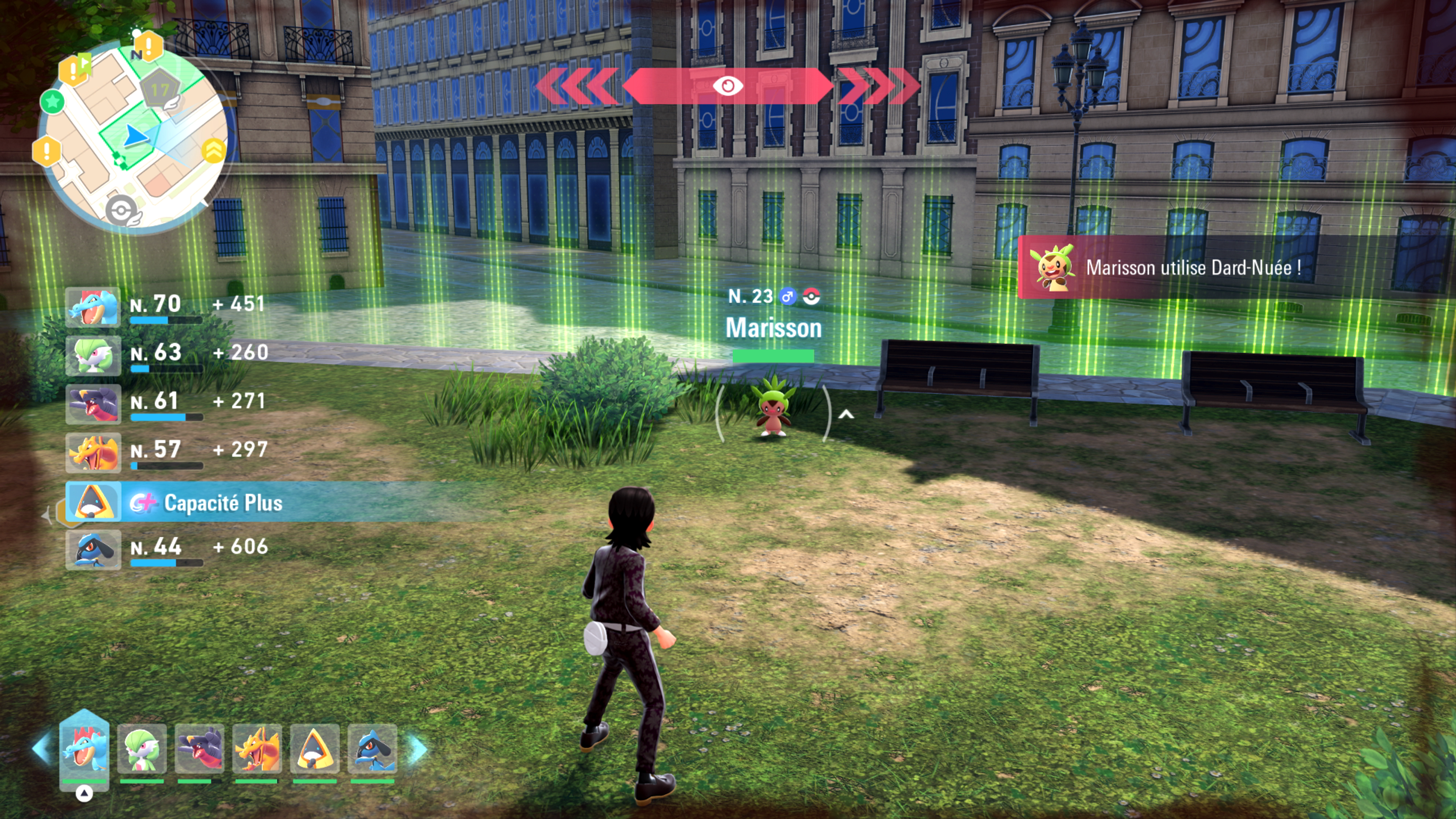Select the grey Poké Ball minimap marker
The image size is (1456, 819).
click(x=121, y=211)
